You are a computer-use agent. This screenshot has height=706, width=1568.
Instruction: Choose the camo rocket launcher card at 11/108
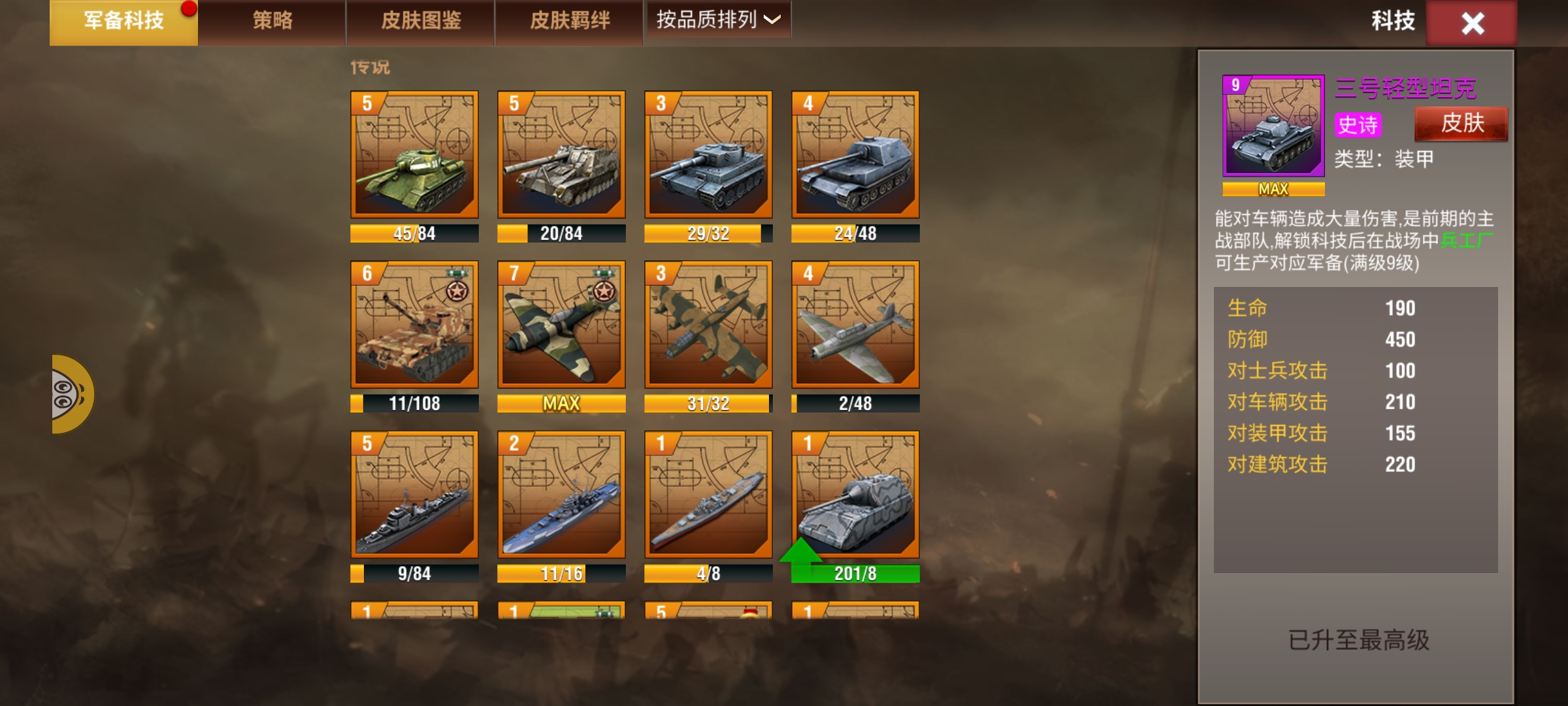coord(414,325)
